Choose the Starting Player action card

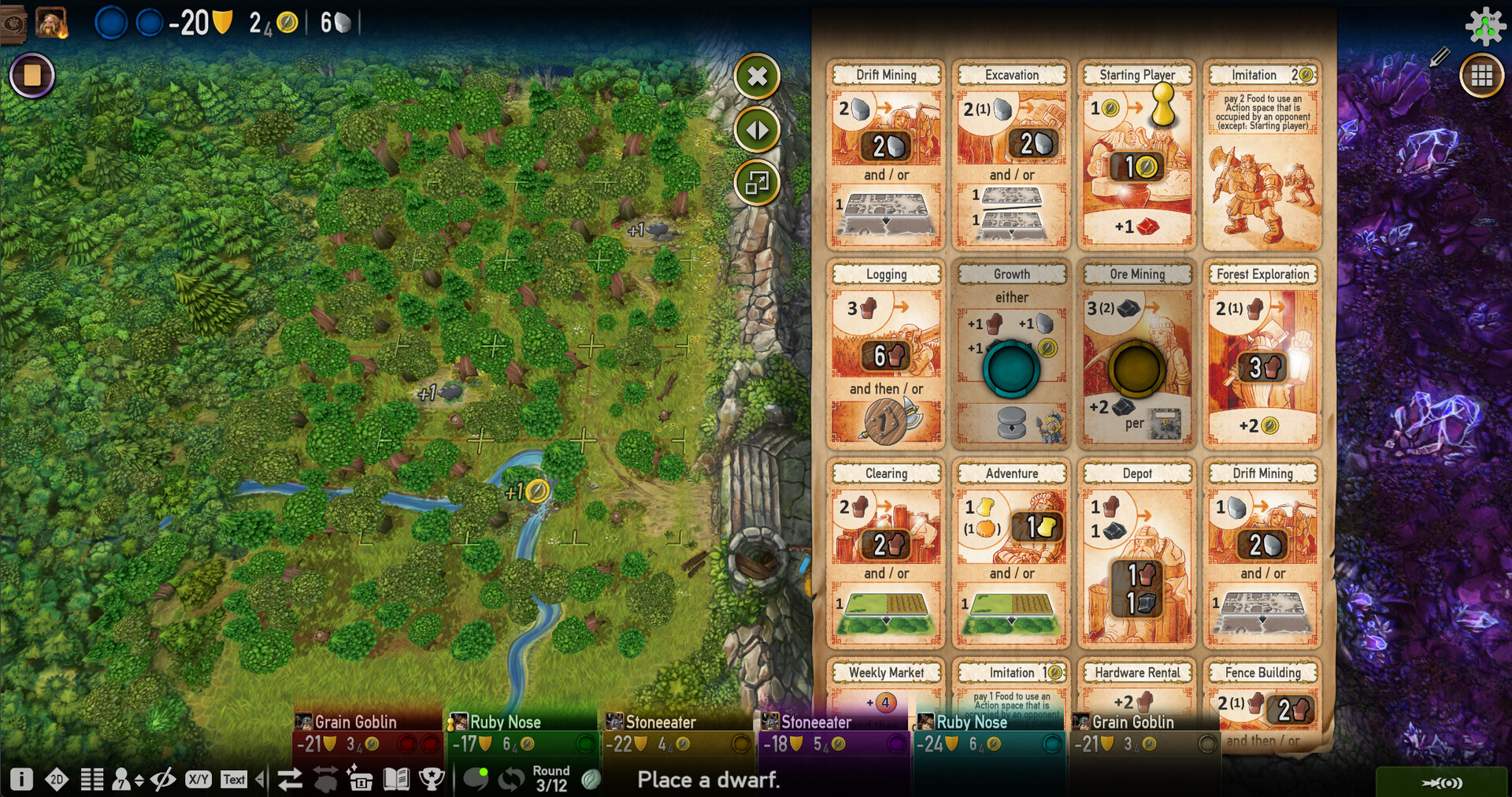click(x=1137, y=155)
